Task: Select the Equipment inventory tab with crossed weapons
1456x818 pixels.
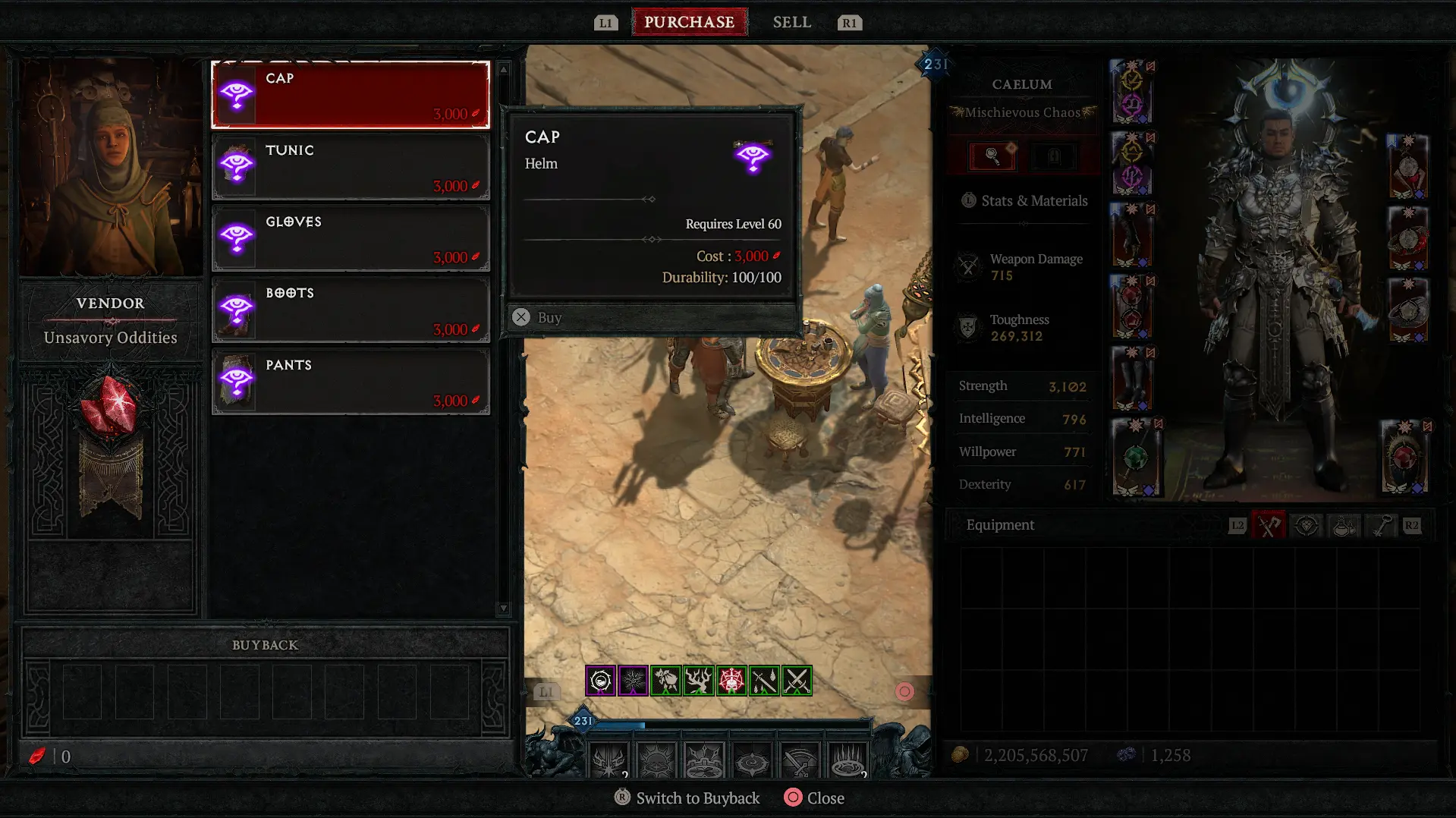Action: (x=1268, y=525)
